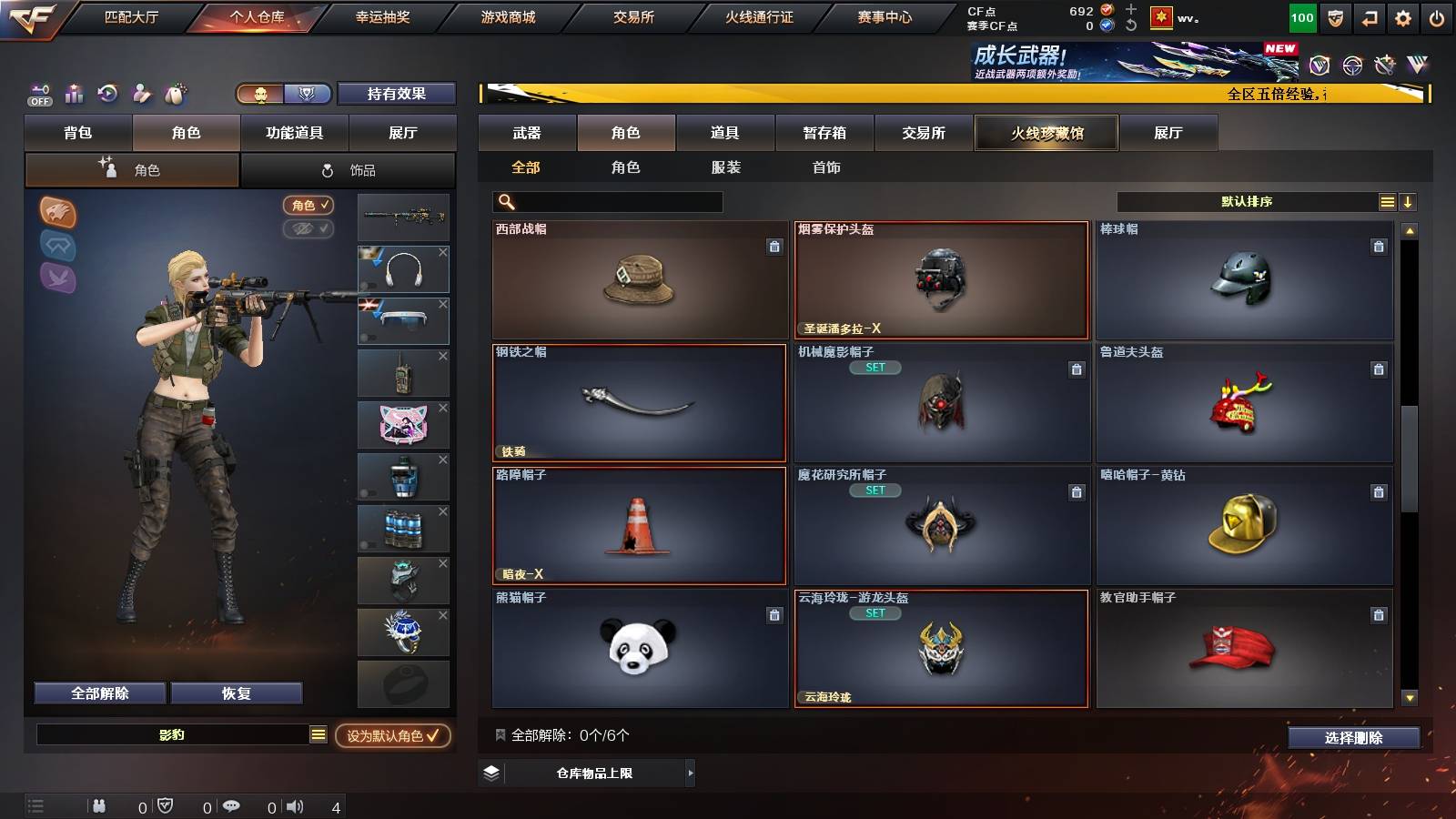Screen dimensions: 1456x819
Task: Click the wrench weapon upgrade icon
Action: tap(141, 93)
